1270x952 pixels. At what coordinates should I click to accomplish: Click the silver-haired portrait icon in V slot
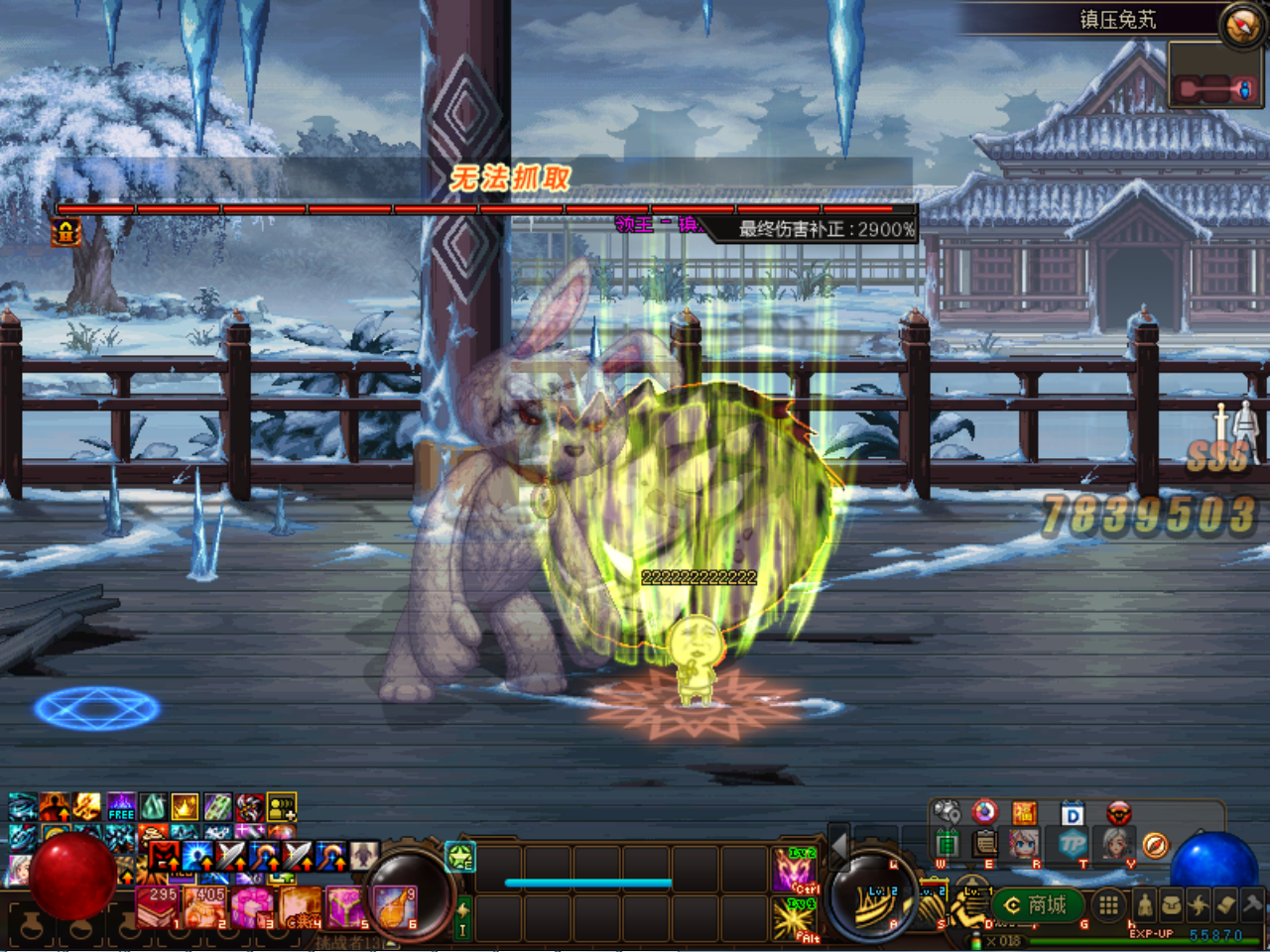(1116, 843)
